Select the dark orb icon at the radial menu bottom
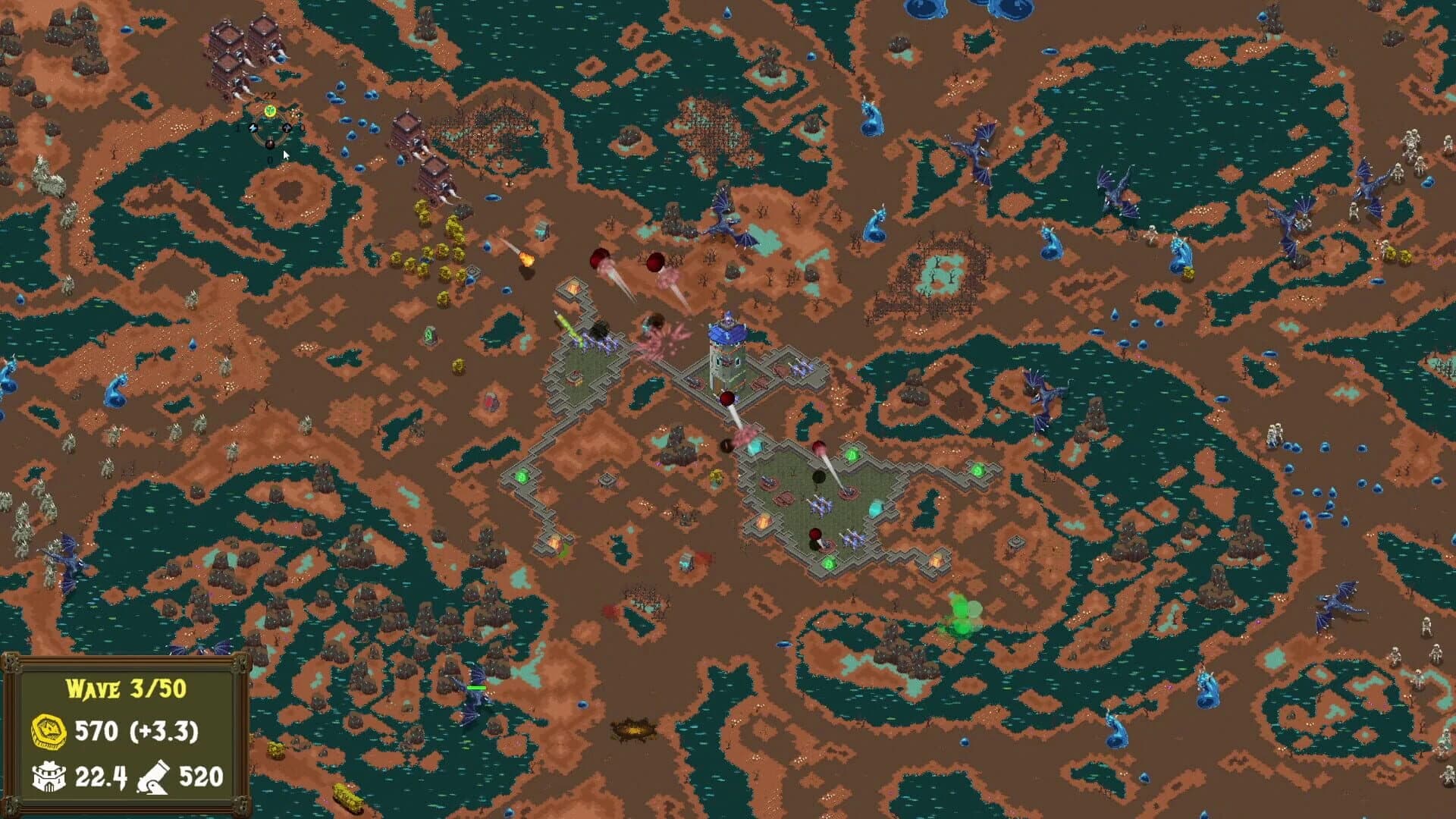The height and width of the screenshot is (819, 1456). (270, 144)
